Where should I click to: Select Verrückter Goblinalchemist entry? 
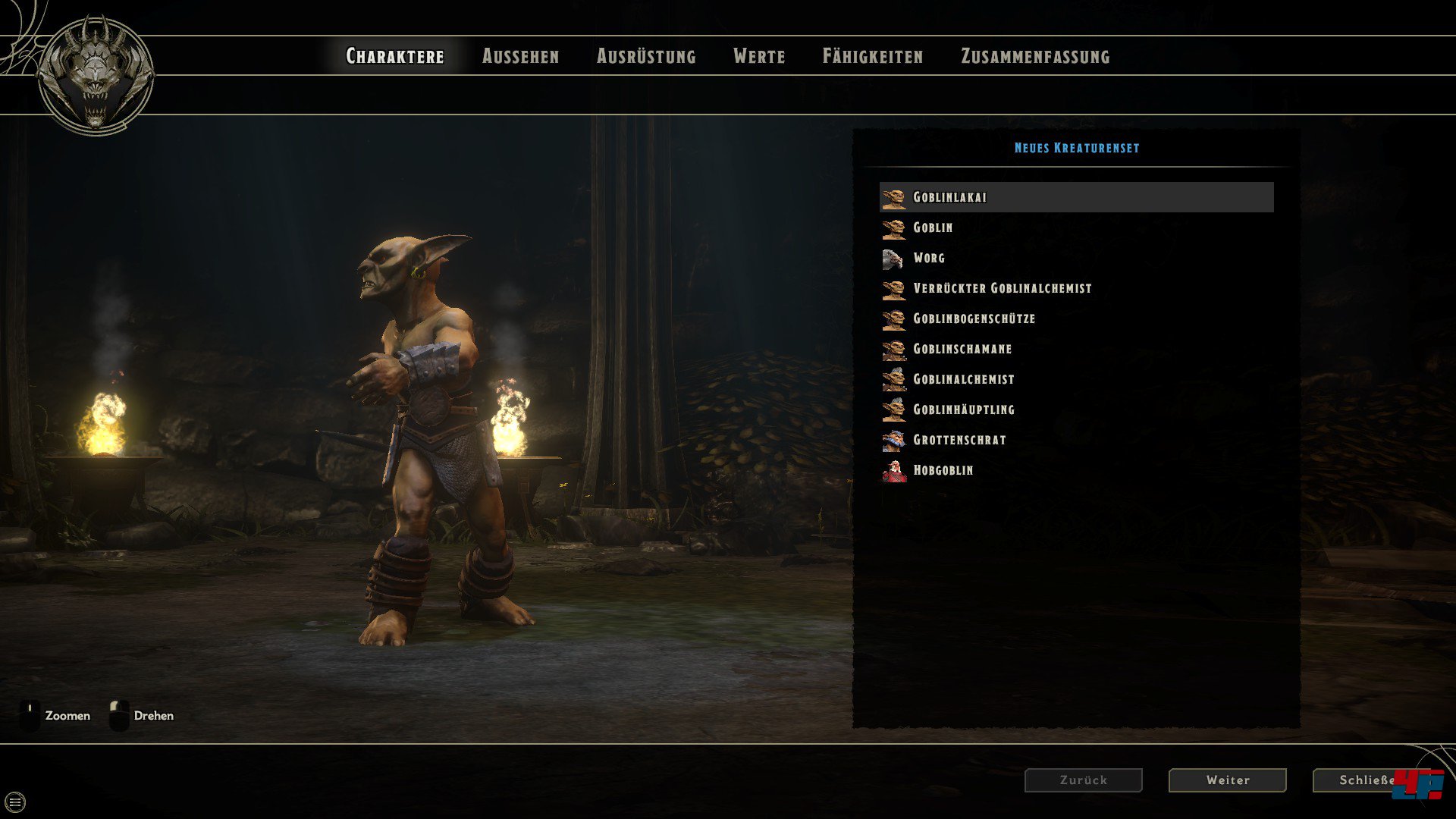[1002, 288]
